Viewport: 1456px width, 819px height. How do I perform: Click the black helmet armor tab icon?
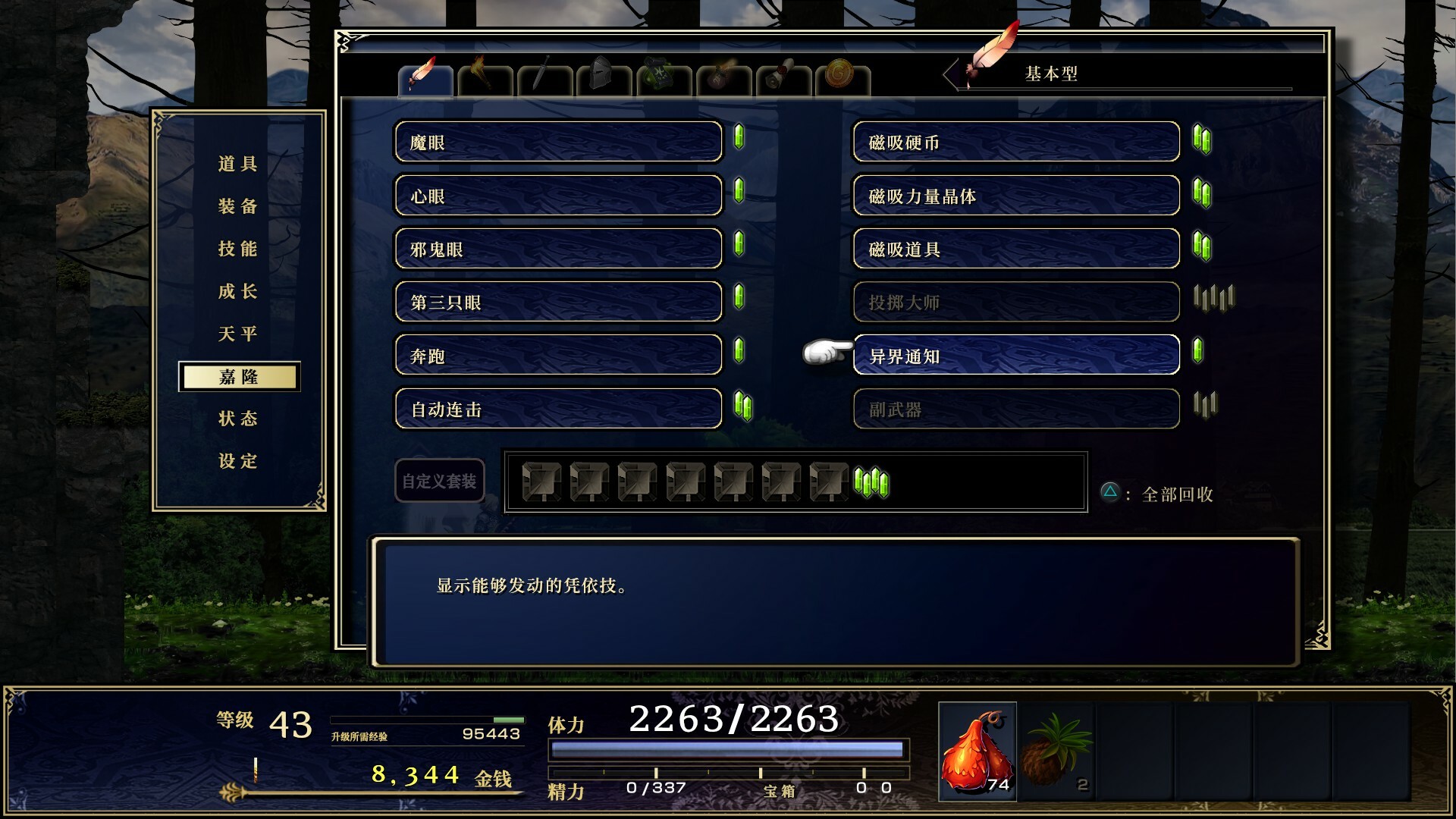pyautogui.click(x=601, y=76)
